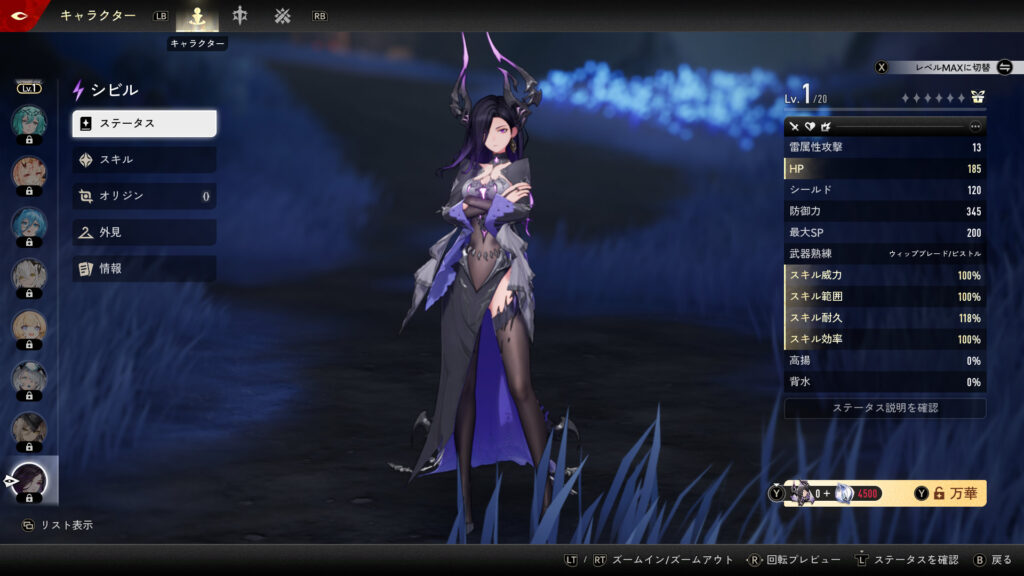Image resolution: width=1024 pixels, height=576 pixels.
Task: Open the スキル menu entry
Action: 144,159
